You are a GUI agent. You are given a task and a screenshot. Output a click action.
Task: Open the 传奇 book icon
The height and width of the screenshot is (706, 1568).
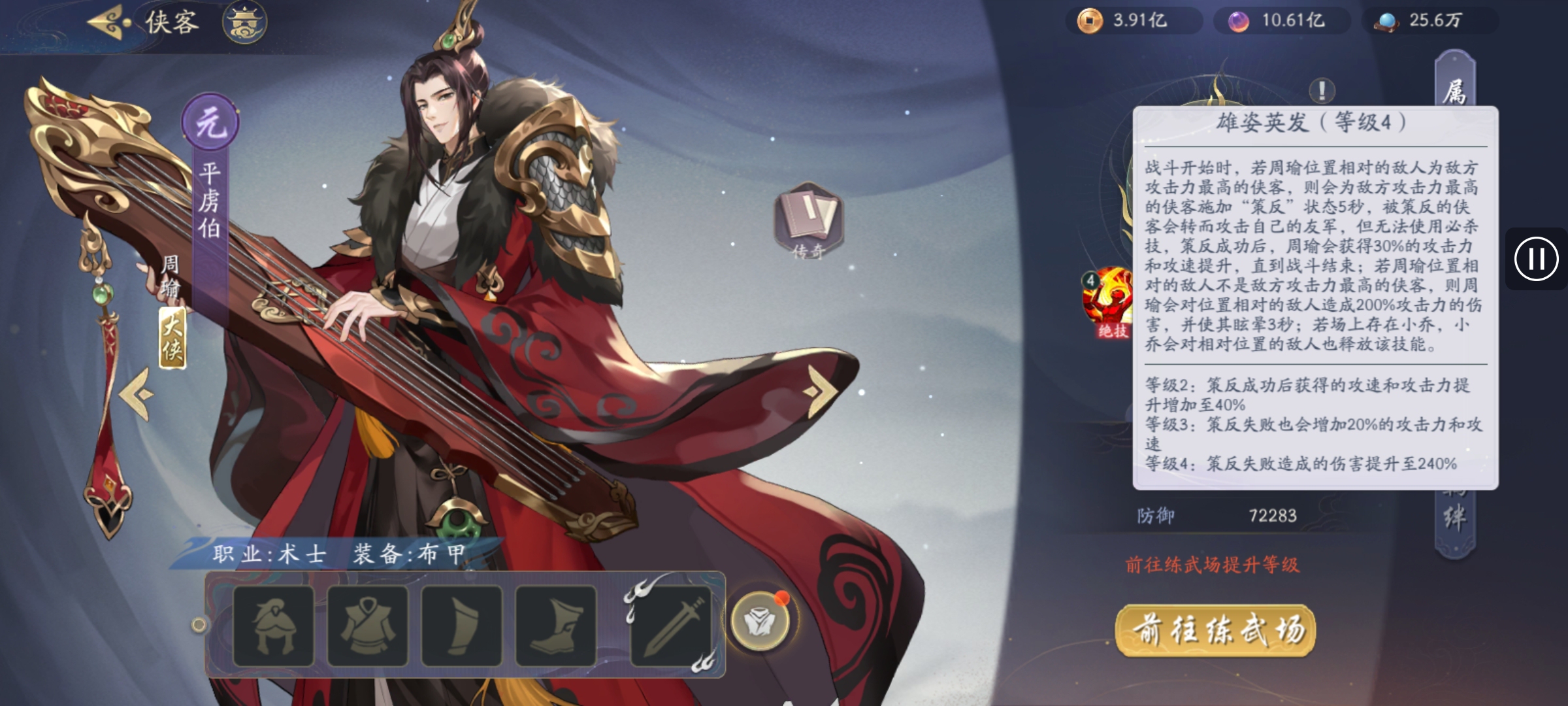808,220
